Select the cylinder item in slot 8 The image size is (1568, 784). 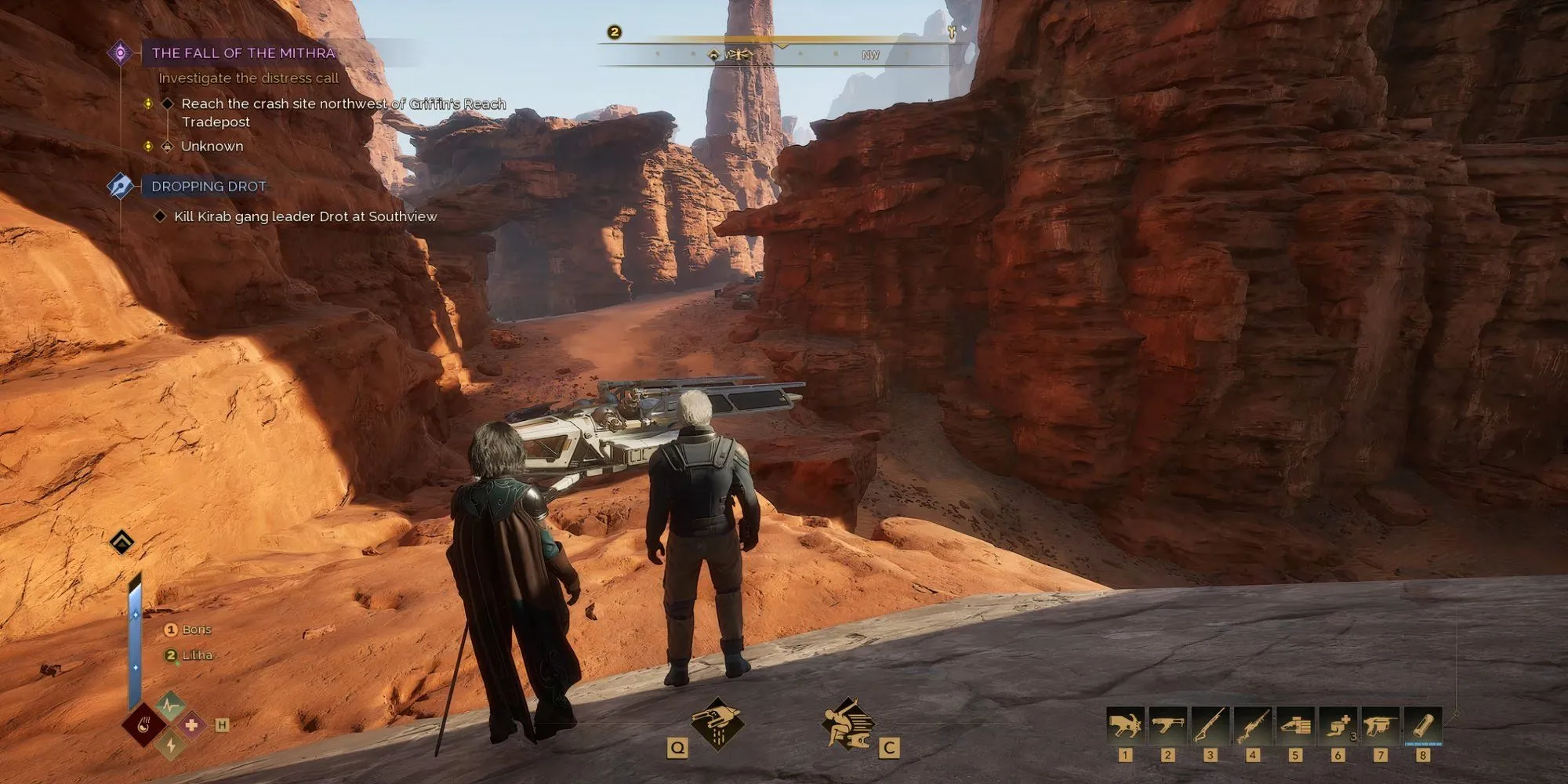[x=1422, y=727]
